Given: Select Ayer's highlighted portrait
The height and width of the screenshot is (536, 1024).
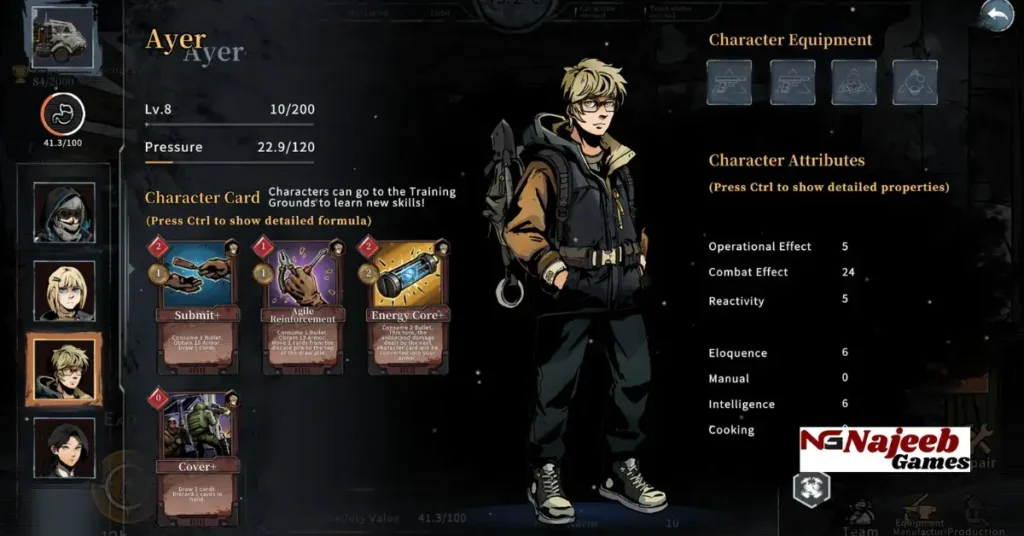Looking at the screenshot, I should click(64, 369).
